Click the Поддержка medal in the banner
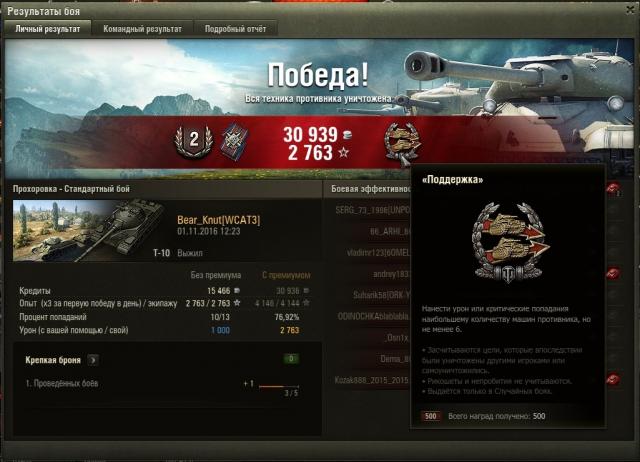 click(x=403, y=140)
